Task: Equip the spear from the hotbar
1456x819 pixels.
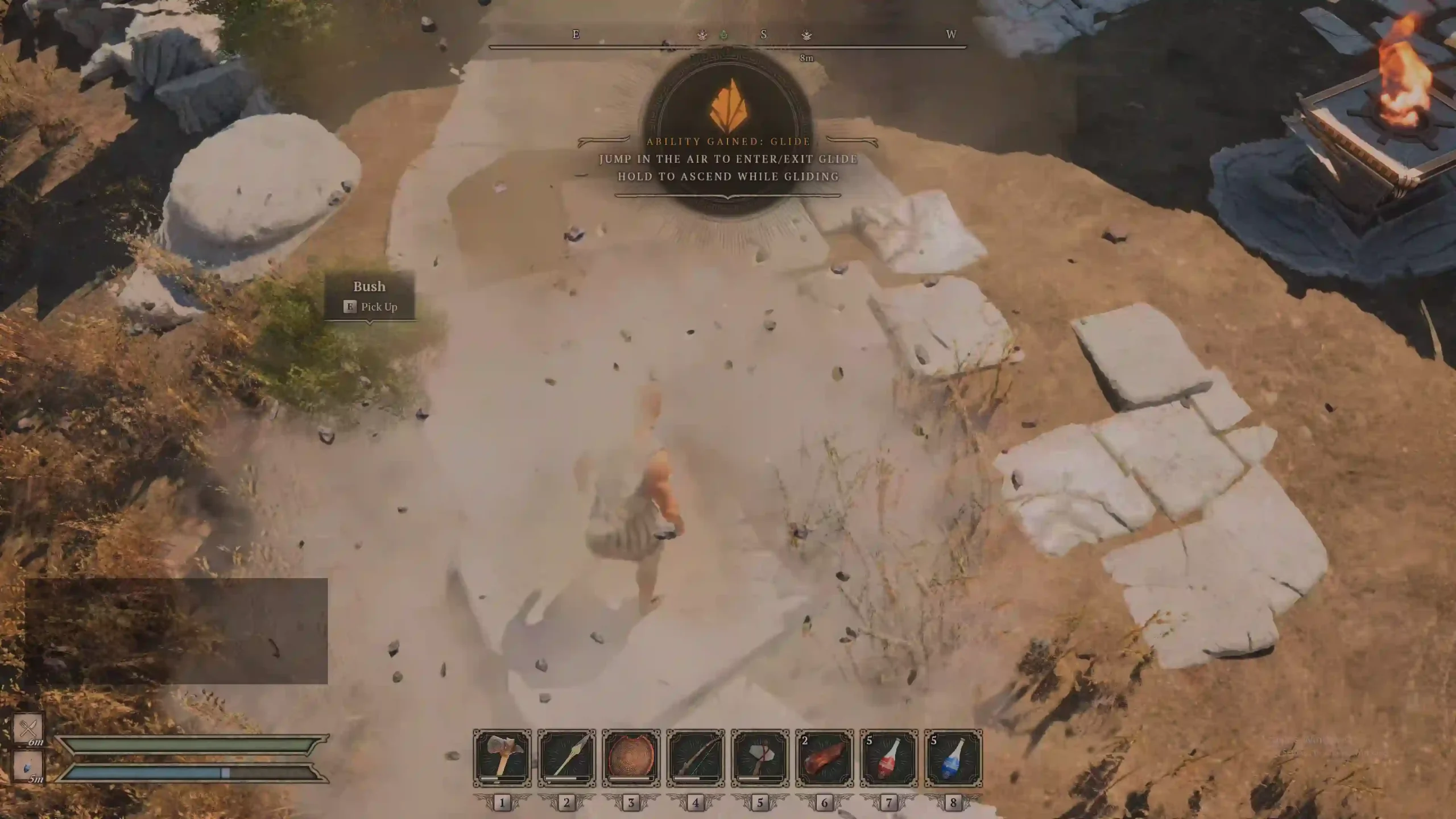Action: coord(566,758)
